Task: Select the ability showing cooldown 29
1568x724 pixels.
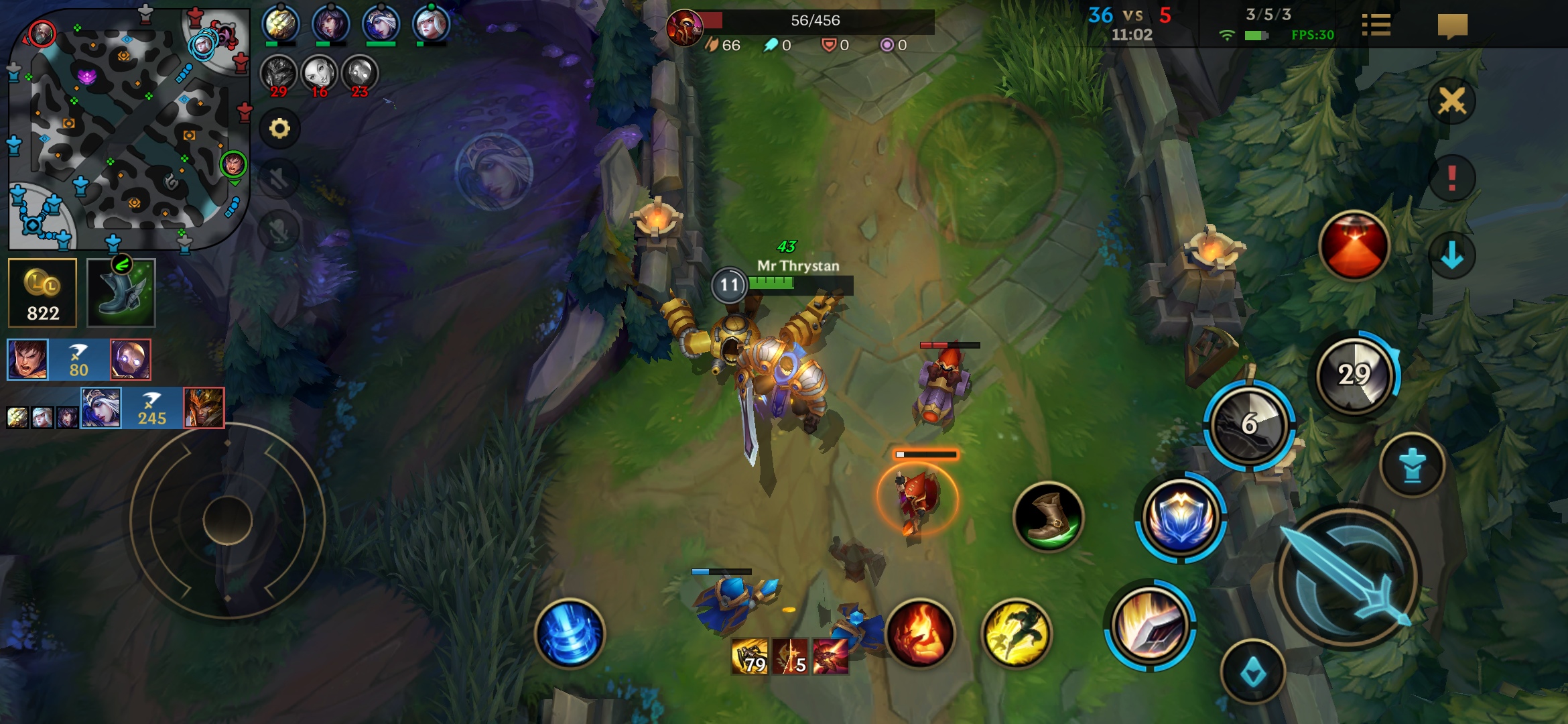Action: 1354,375
